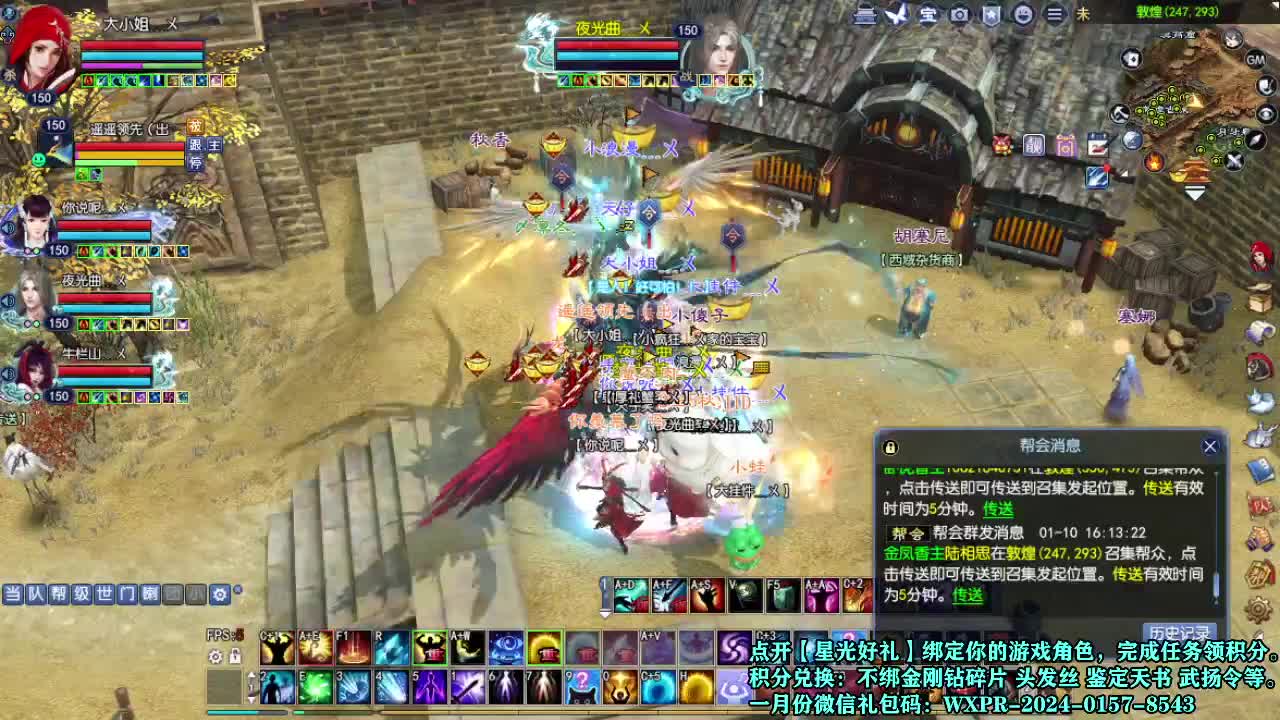The image size is (1280, 720).
Task: Open the hamburger menu icon near the minimap
Action: [1054, 16]
